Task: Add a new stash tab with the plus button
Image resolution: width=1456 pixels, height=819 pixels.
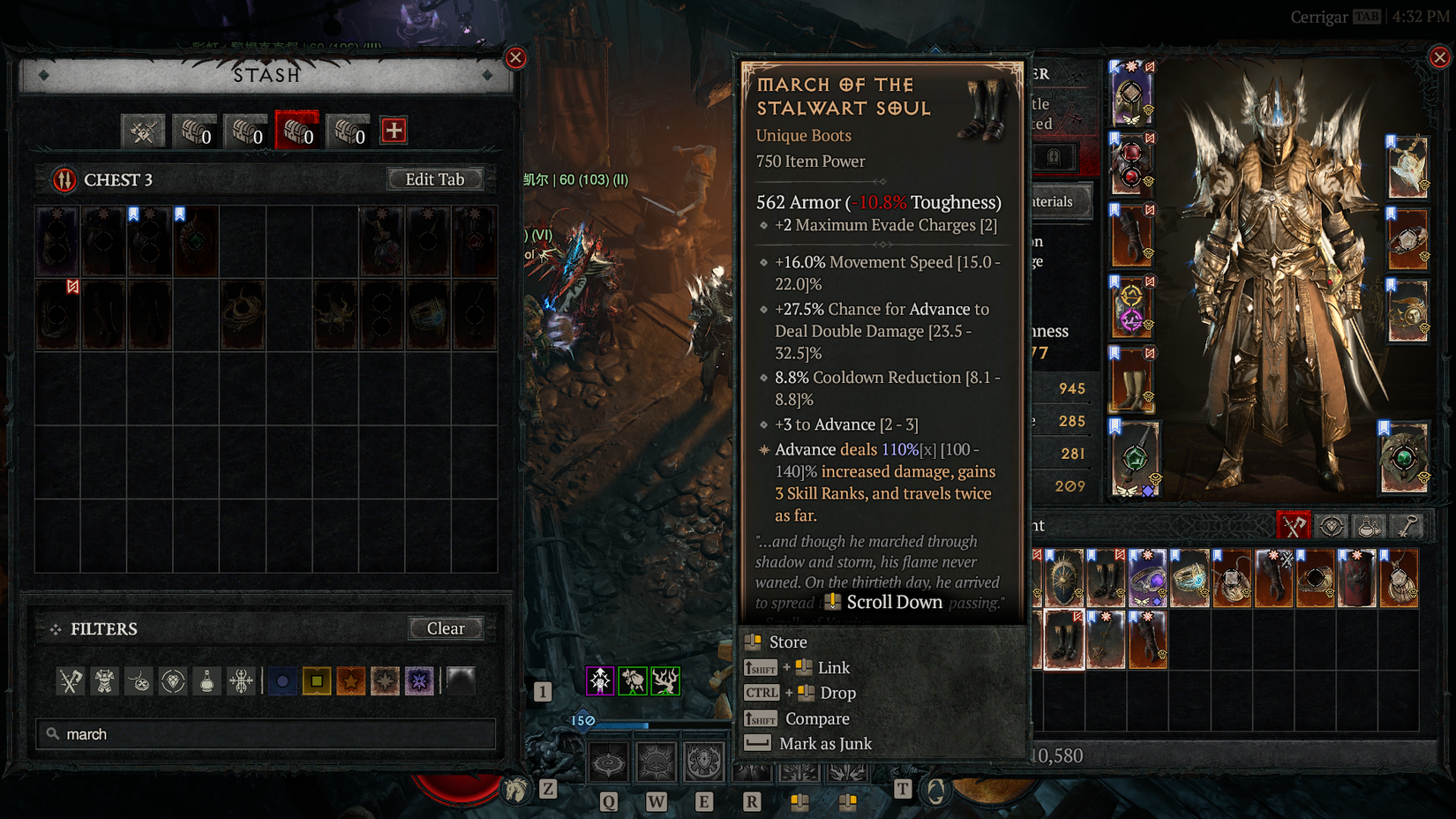Action: [393, 131]
